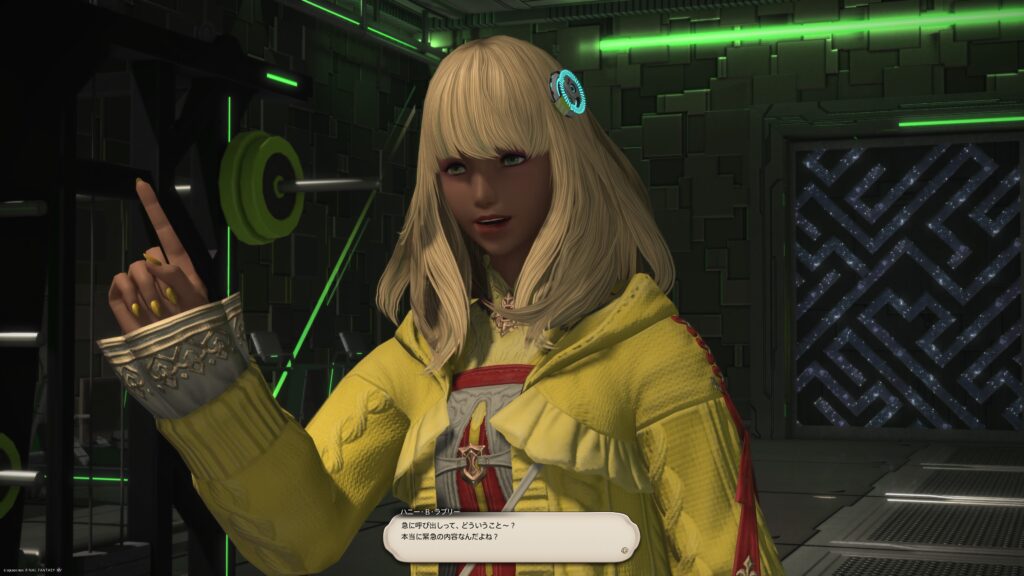
Task: Click the dialogue advance indicator icon
Action: click(x=624, y=548)
